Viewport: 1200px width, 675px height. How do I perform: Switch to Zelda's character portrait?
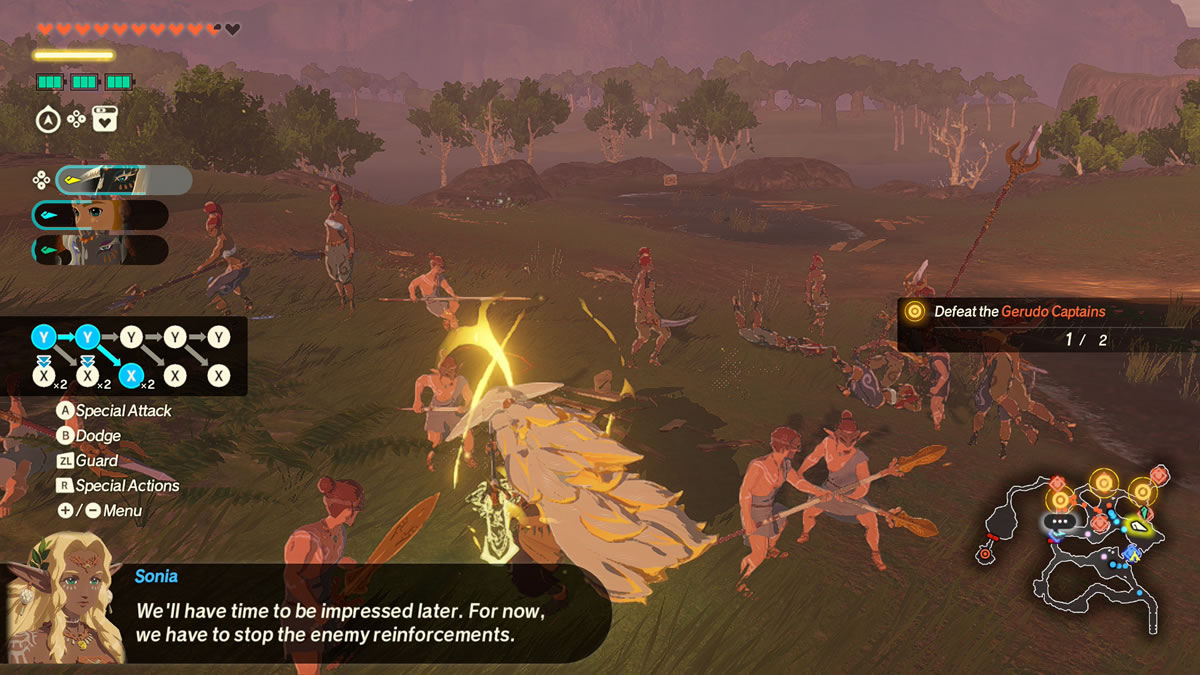coord(100,215)
